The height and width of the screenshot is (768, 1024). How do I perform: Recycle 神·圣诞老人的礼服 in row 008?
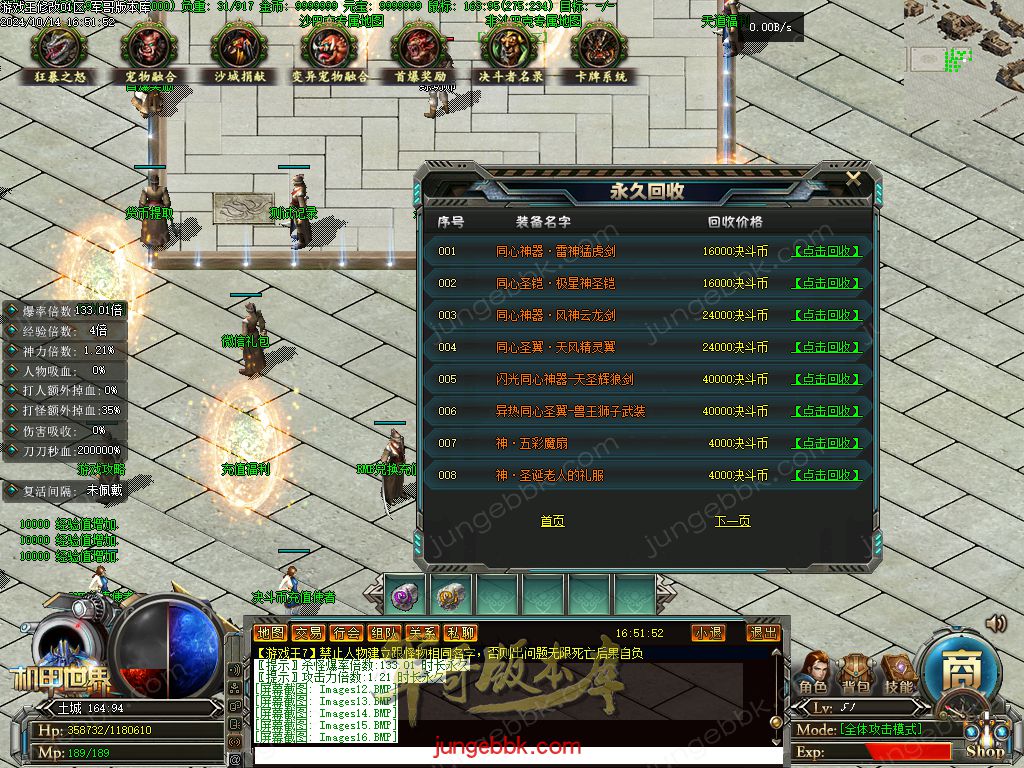click(826, 476)
